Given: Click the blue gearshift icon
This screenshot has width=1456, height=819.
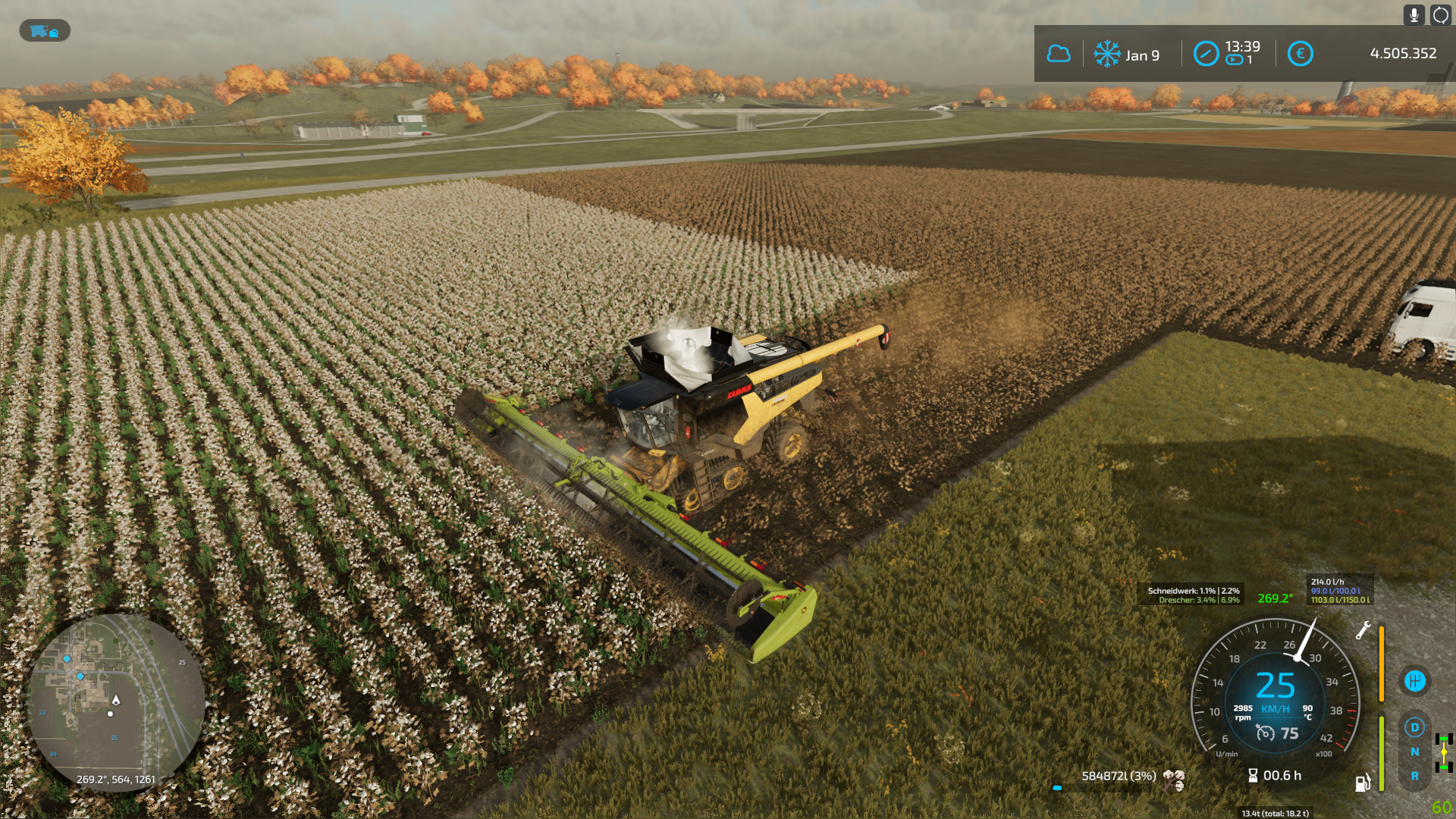Looking at the screenshot, I should (1414, 681).
